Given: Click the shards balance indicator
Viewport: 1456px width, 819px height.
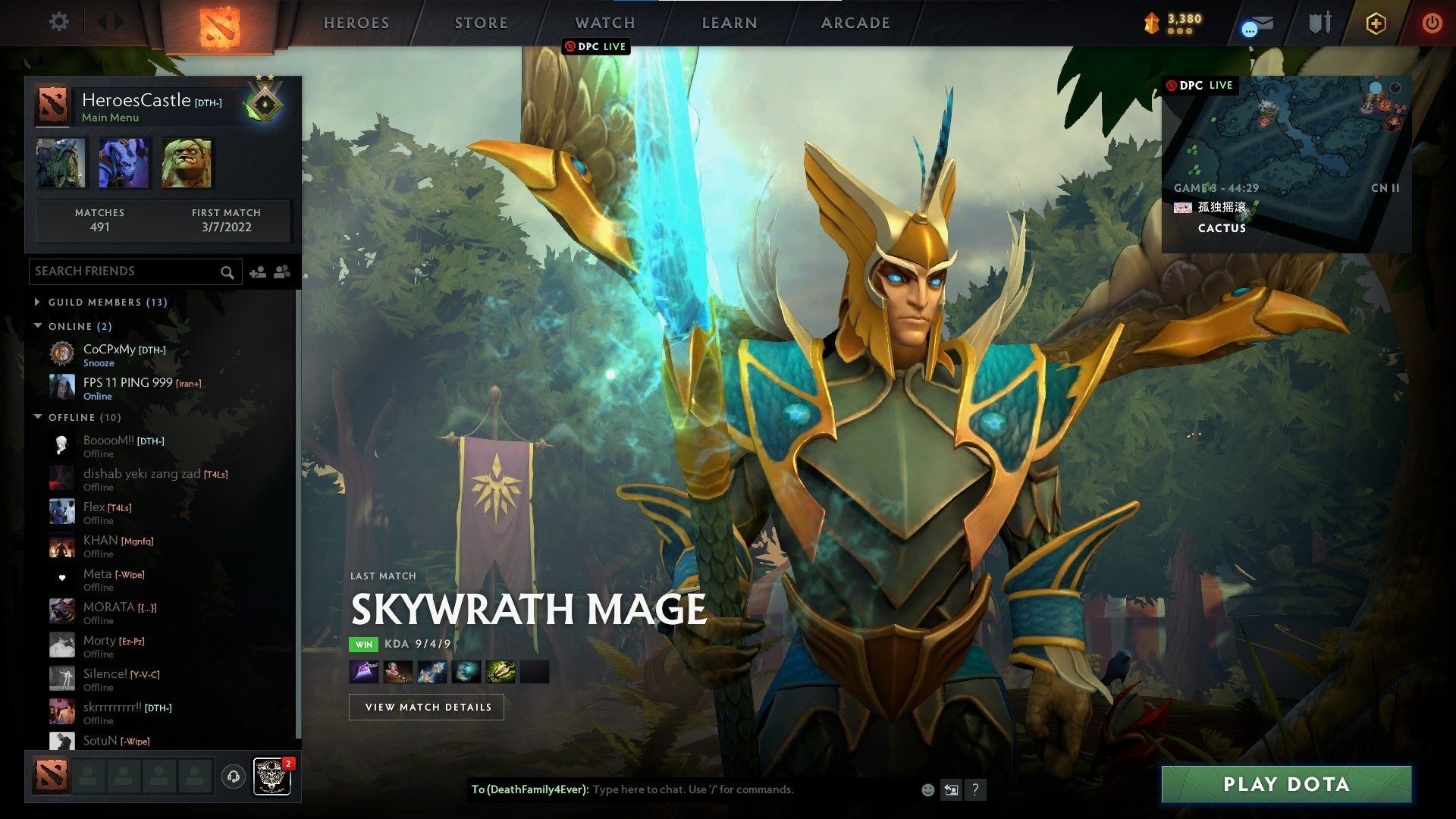Looking at the screenshot, I should click(x=1172, y=23).
